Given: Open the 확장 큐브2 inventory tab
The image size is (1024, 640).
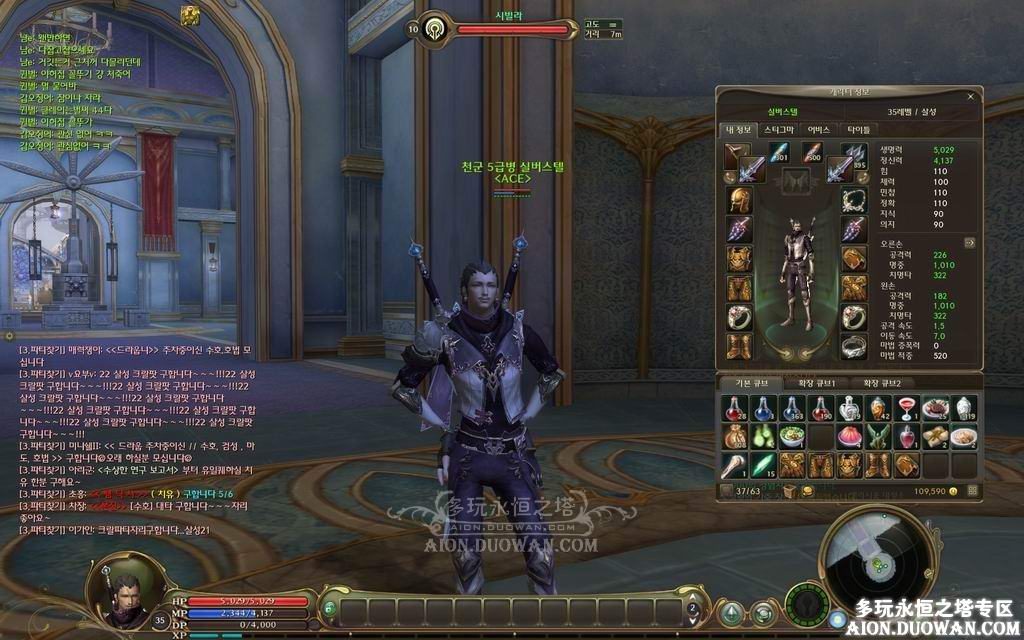Looking at the screenshot, I should pos(882,383).
